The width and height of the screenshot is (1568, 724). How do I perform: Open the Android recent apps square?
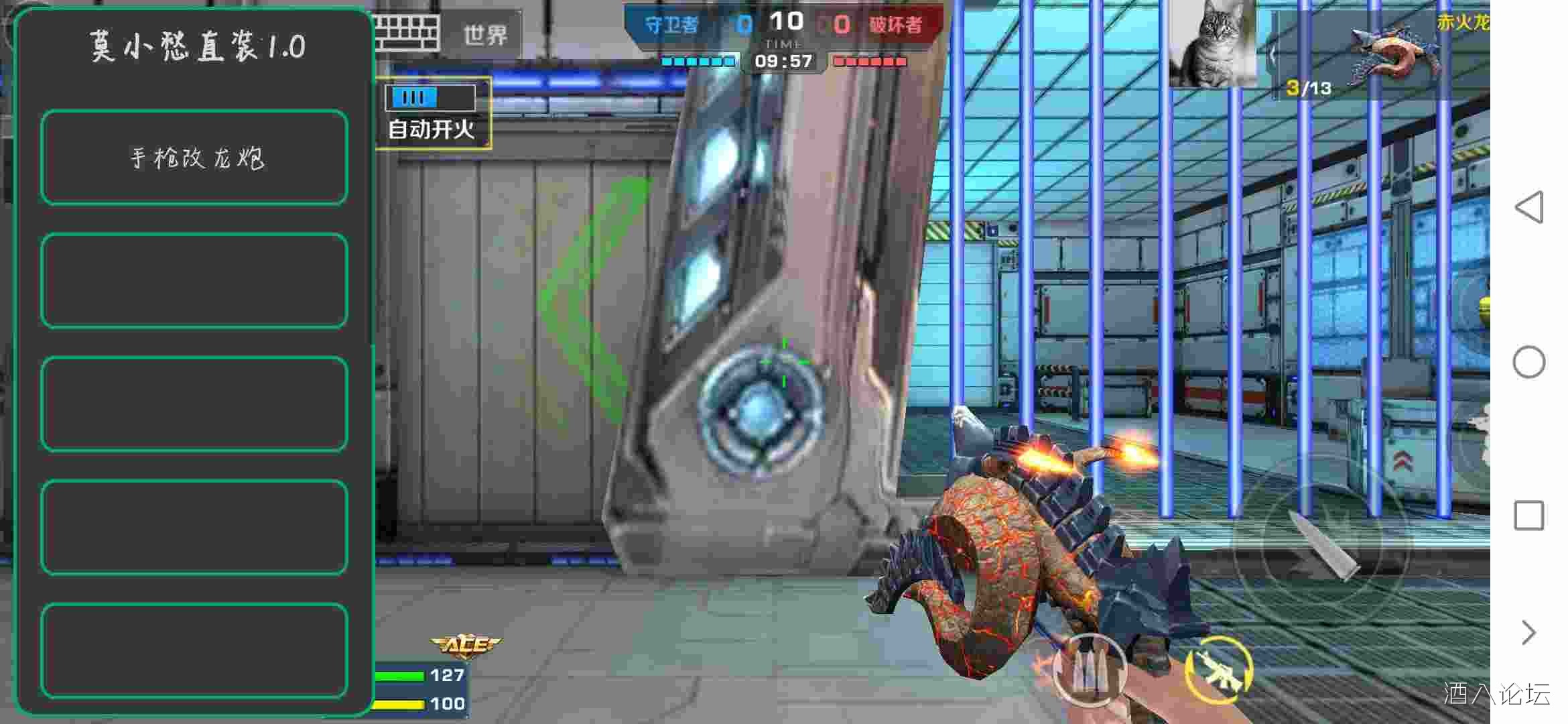point(1529,516)
